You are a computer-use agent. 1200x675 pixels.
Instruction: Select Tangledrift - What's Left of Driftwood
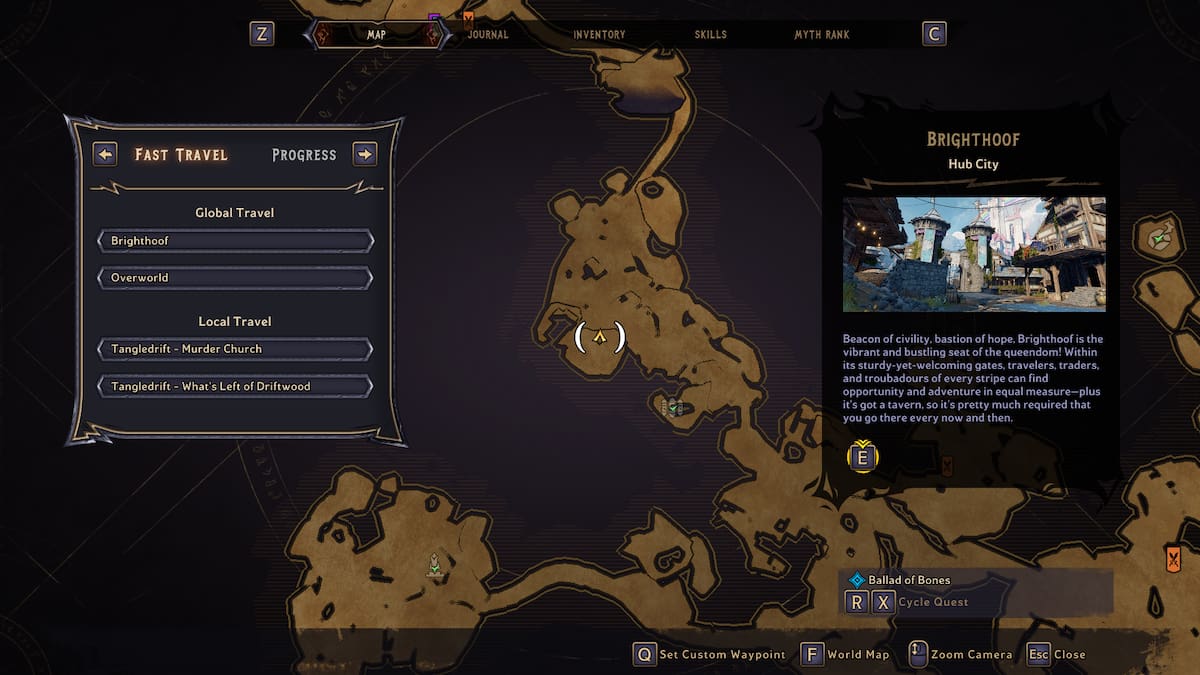point(235,386)
